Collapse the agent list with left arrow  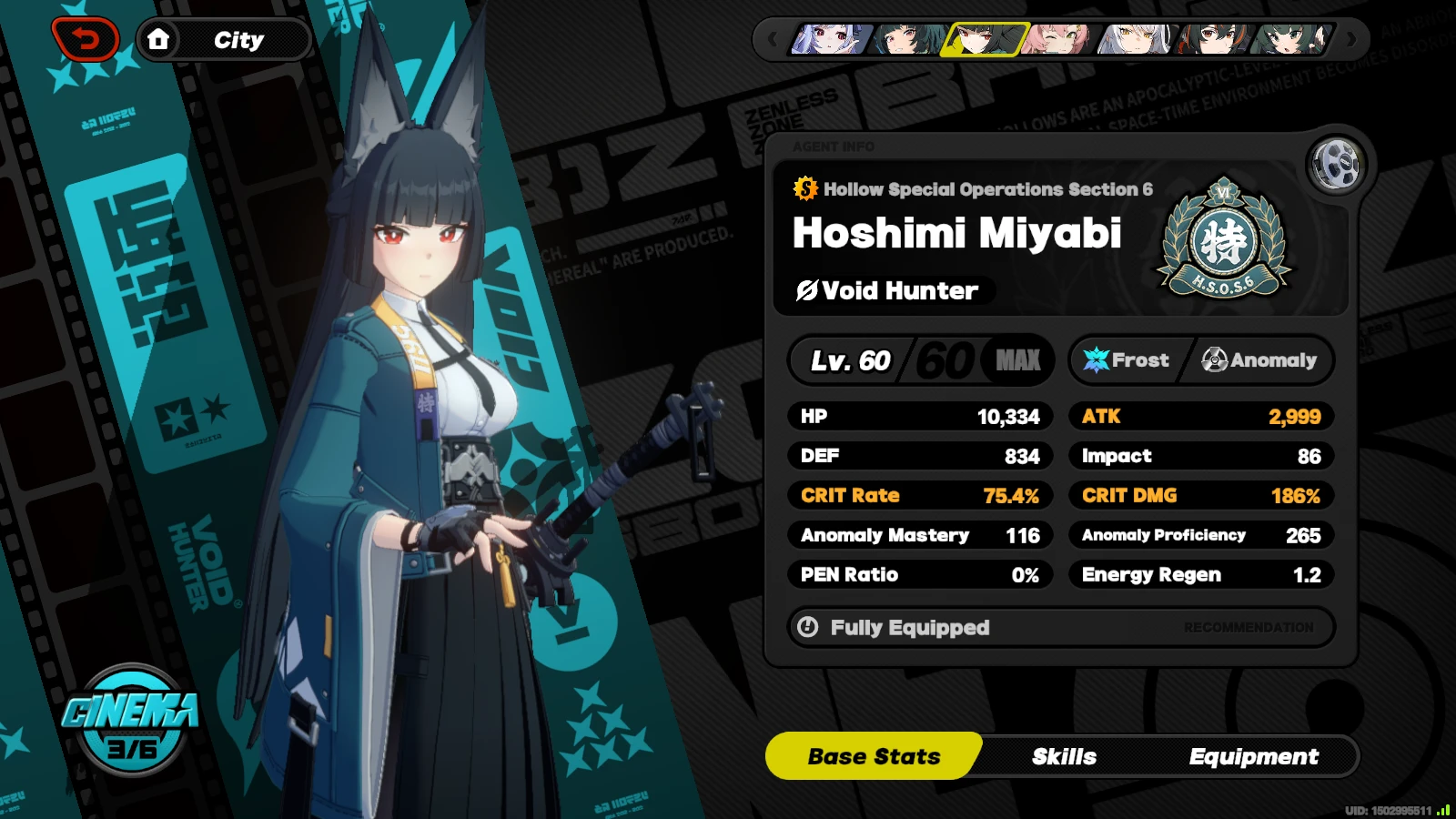coord(772,39)
